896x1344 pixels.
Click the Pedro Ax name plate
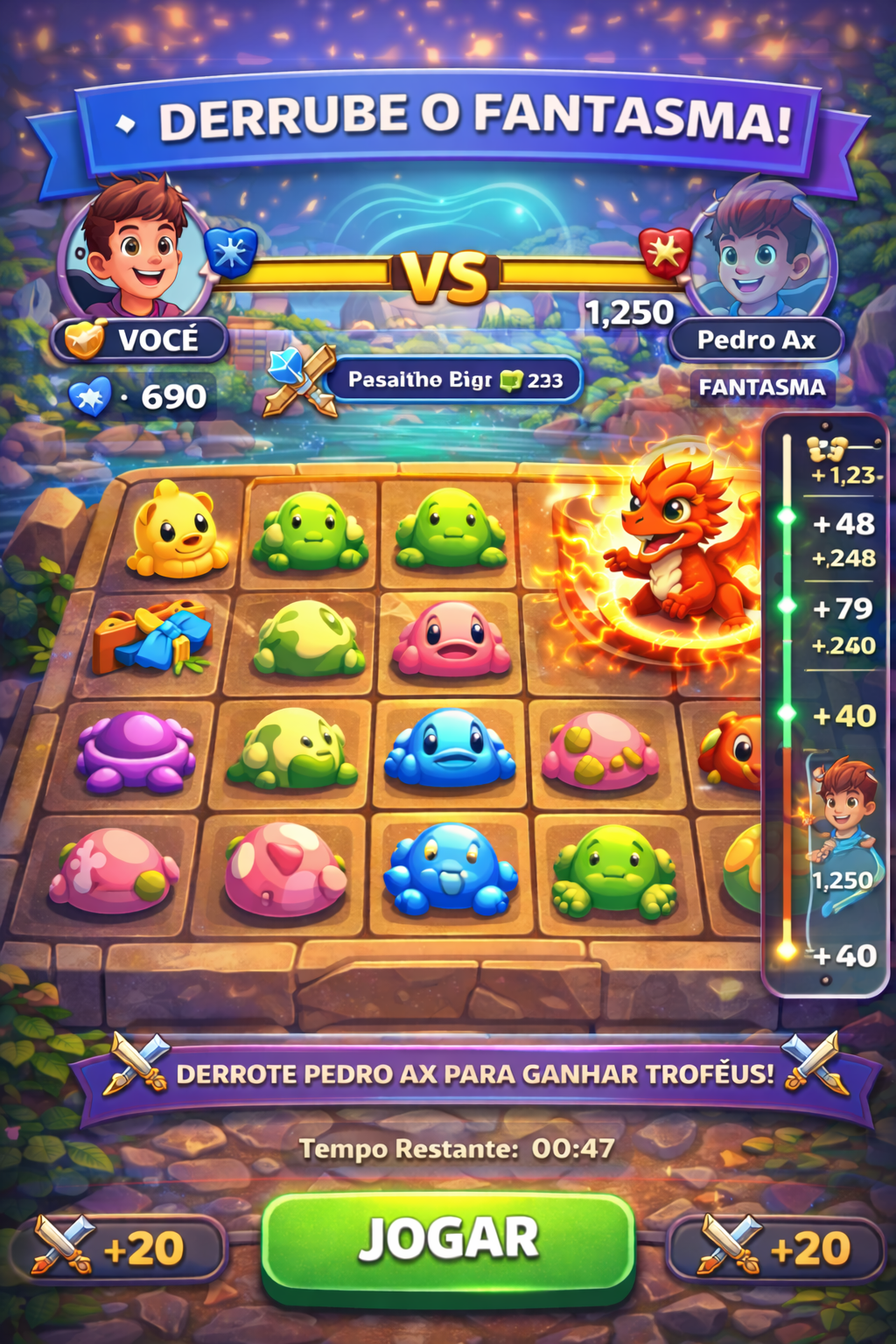[756, 339]
